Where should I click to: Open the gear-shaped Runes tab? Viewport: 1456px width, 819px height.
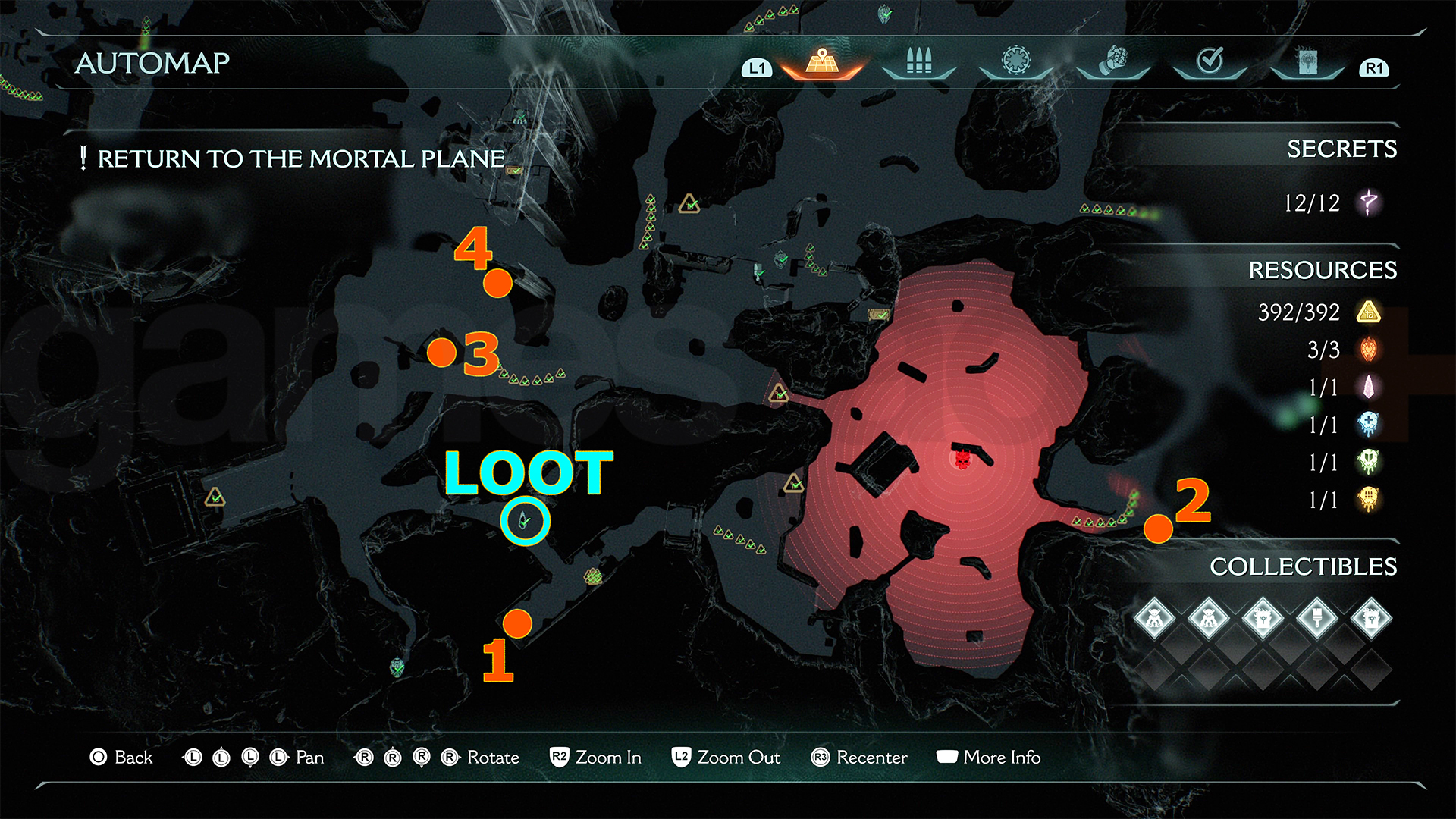(1016, 61)
